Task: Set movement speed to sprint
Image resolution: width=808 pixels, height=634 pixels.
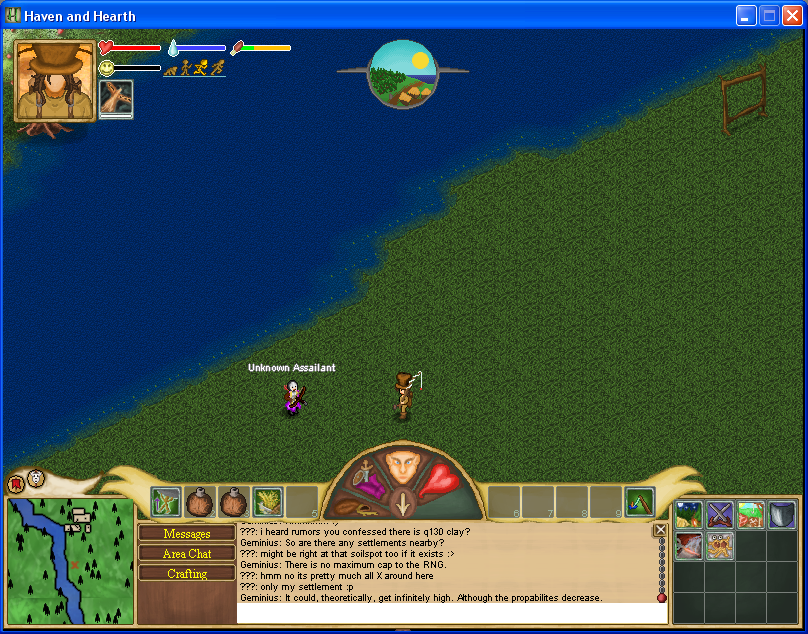Action: tap(217, 68)
